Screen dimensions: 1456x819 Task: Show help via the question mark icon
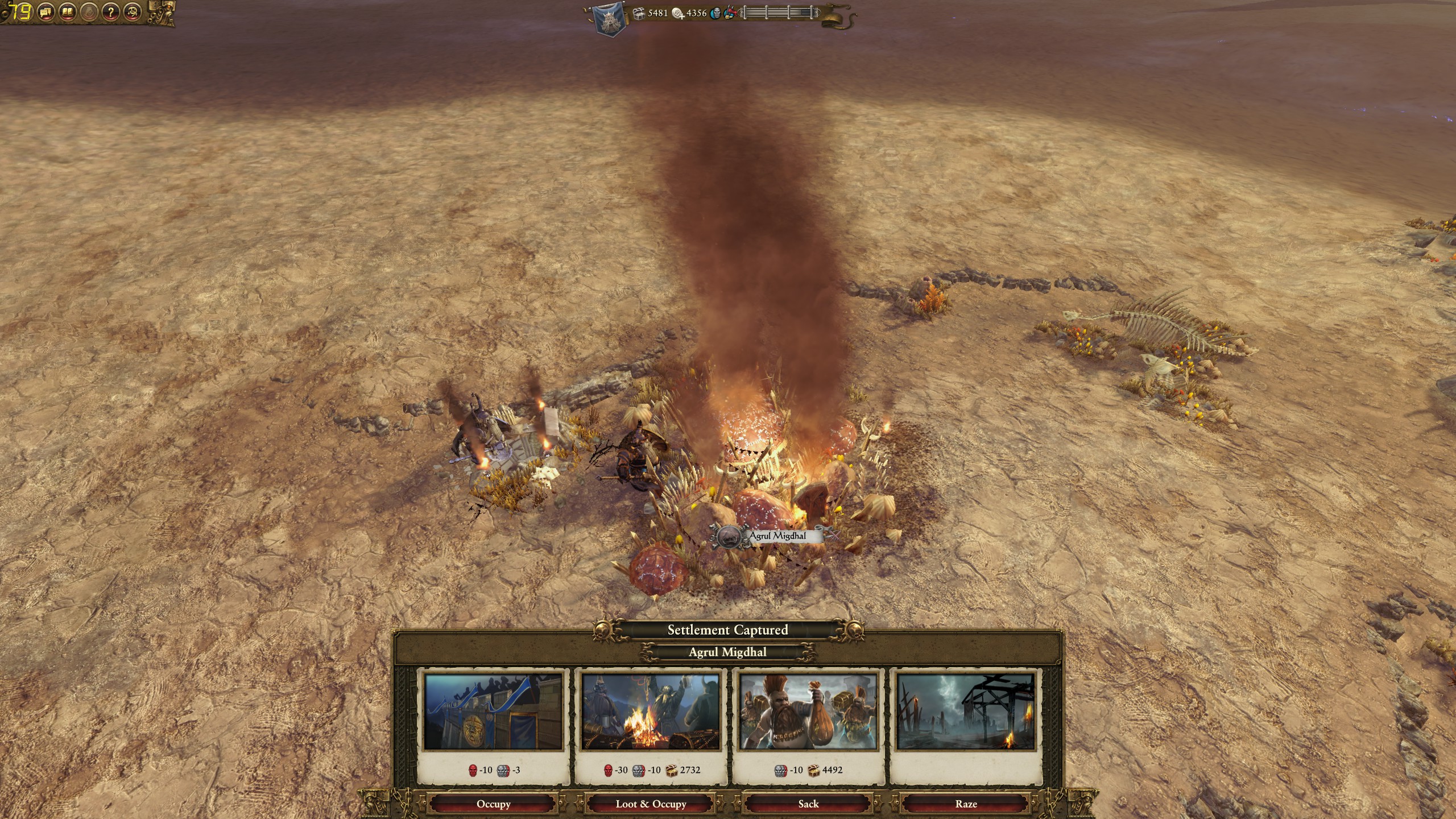(x=111, y=12)
